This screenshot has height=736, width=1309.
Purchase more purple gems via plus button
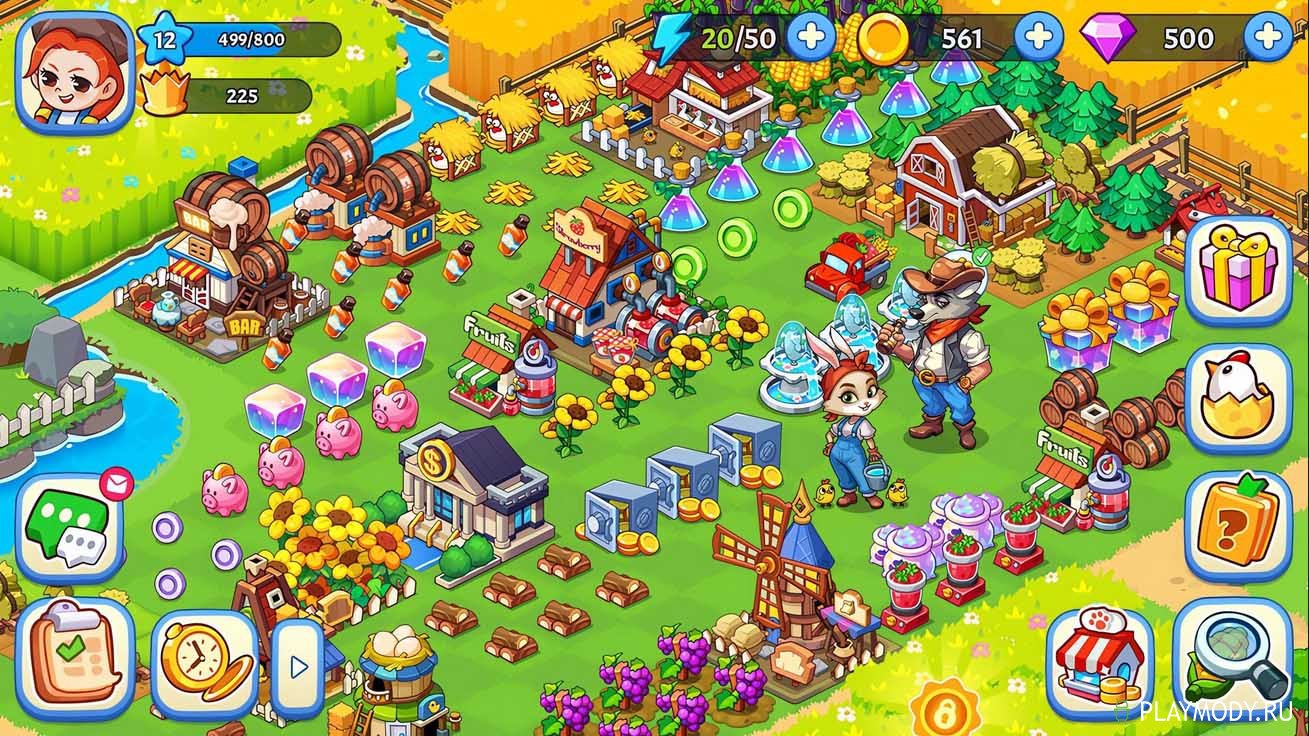1268,39
